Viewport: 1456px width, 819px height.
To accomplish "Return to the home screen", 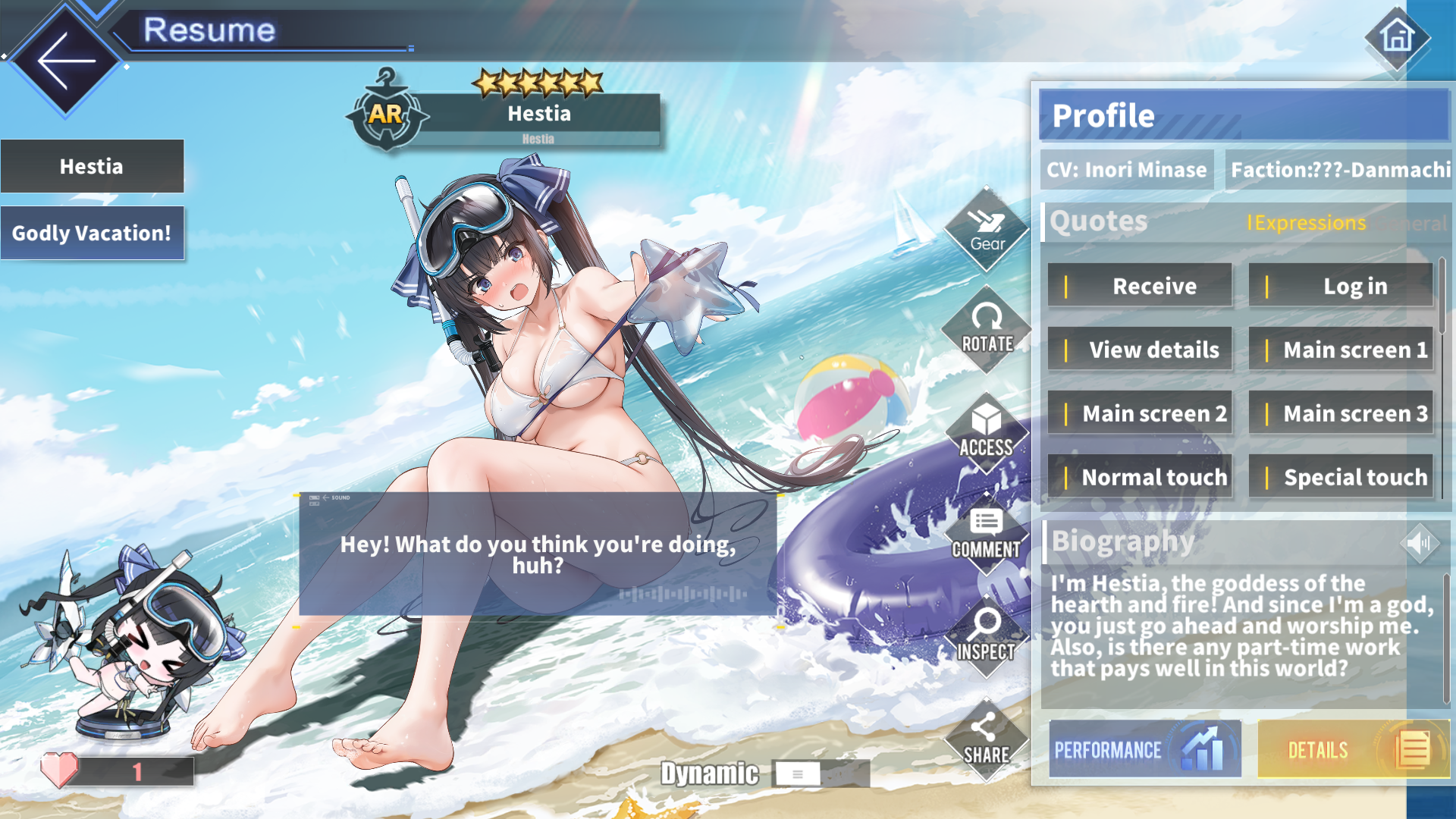I will pos(1397,37).
